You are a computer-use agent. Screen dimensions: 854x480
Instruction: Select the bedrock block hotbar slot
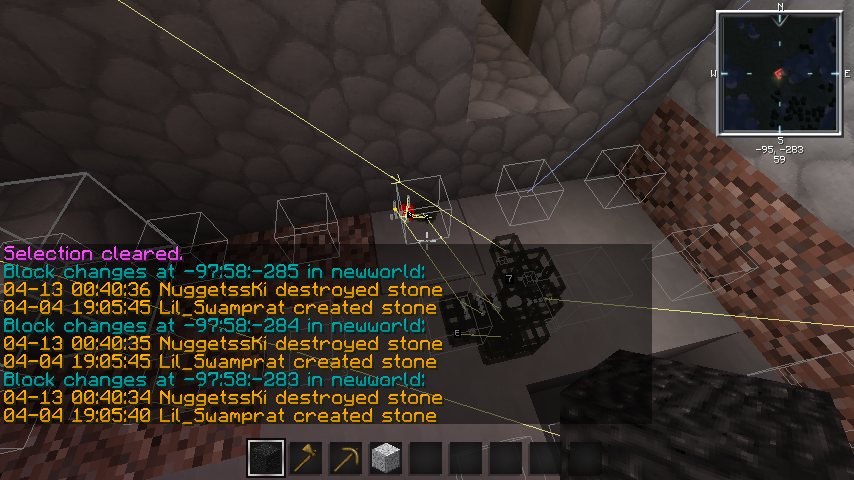click(266, 458)
